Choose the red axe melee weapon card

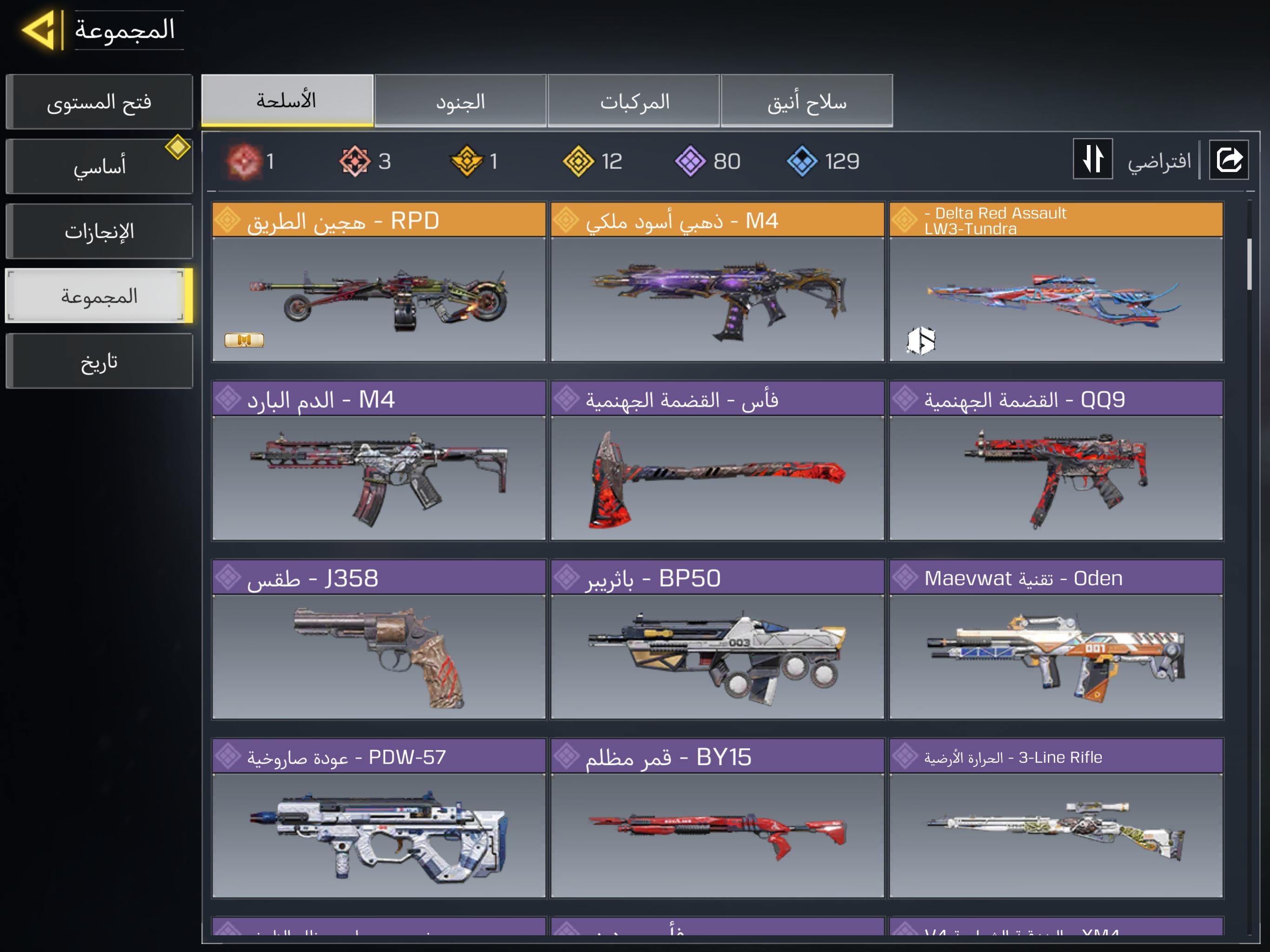(717, 461)
